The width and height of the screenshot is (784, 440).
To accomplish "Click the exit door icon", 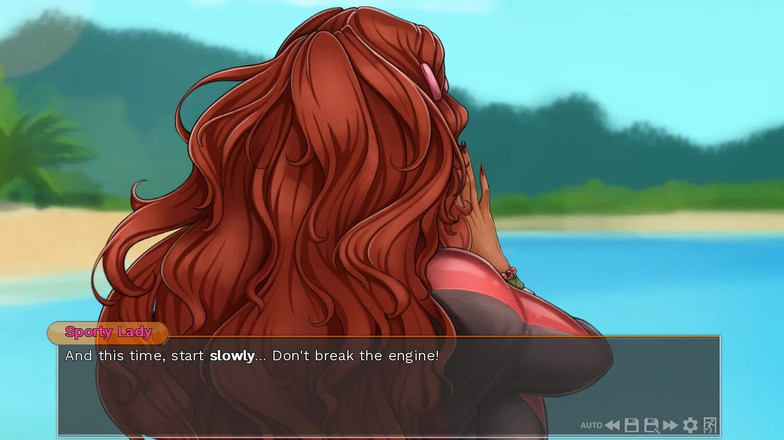I will tap(710, 426).
